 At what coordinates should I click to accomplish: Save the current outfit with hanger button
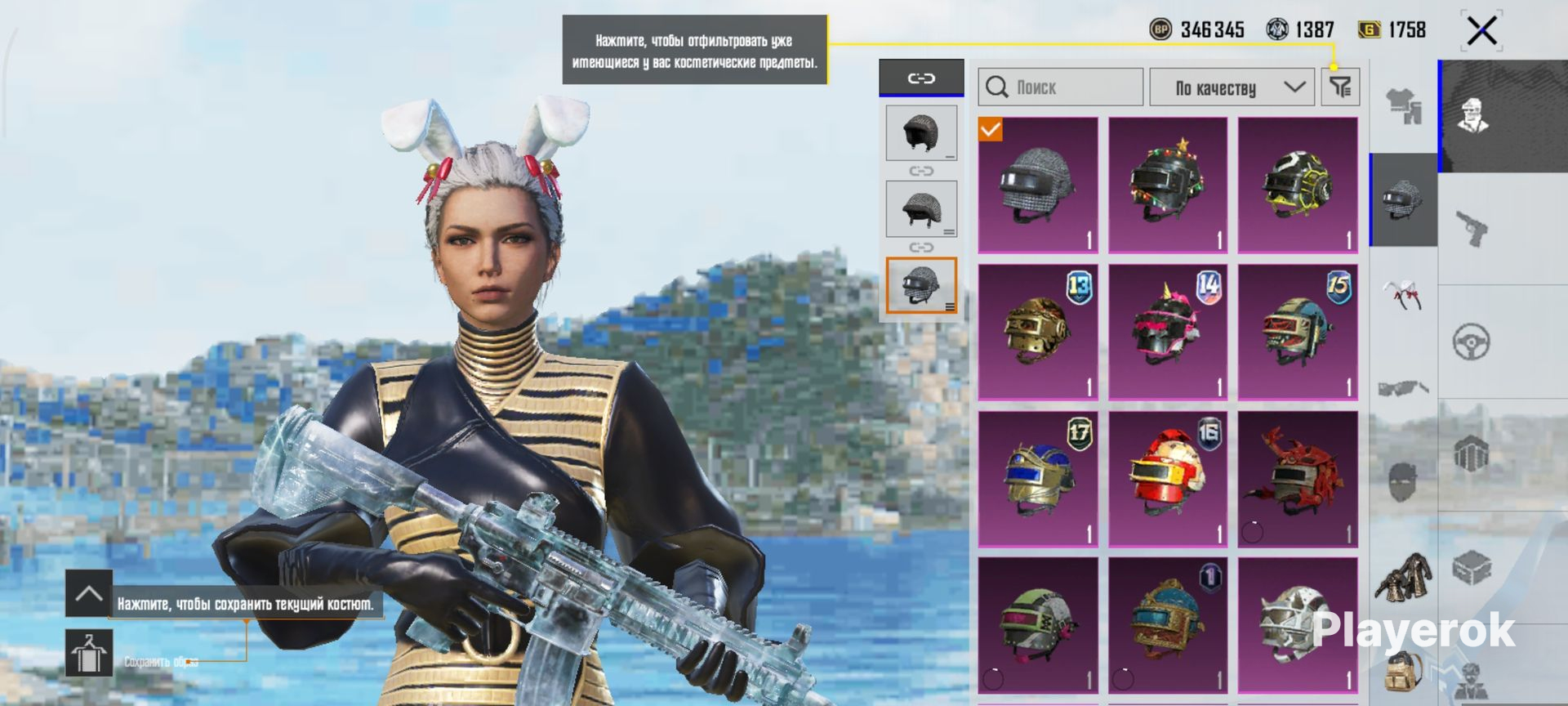pyautogui.click(x=89, y=653)
